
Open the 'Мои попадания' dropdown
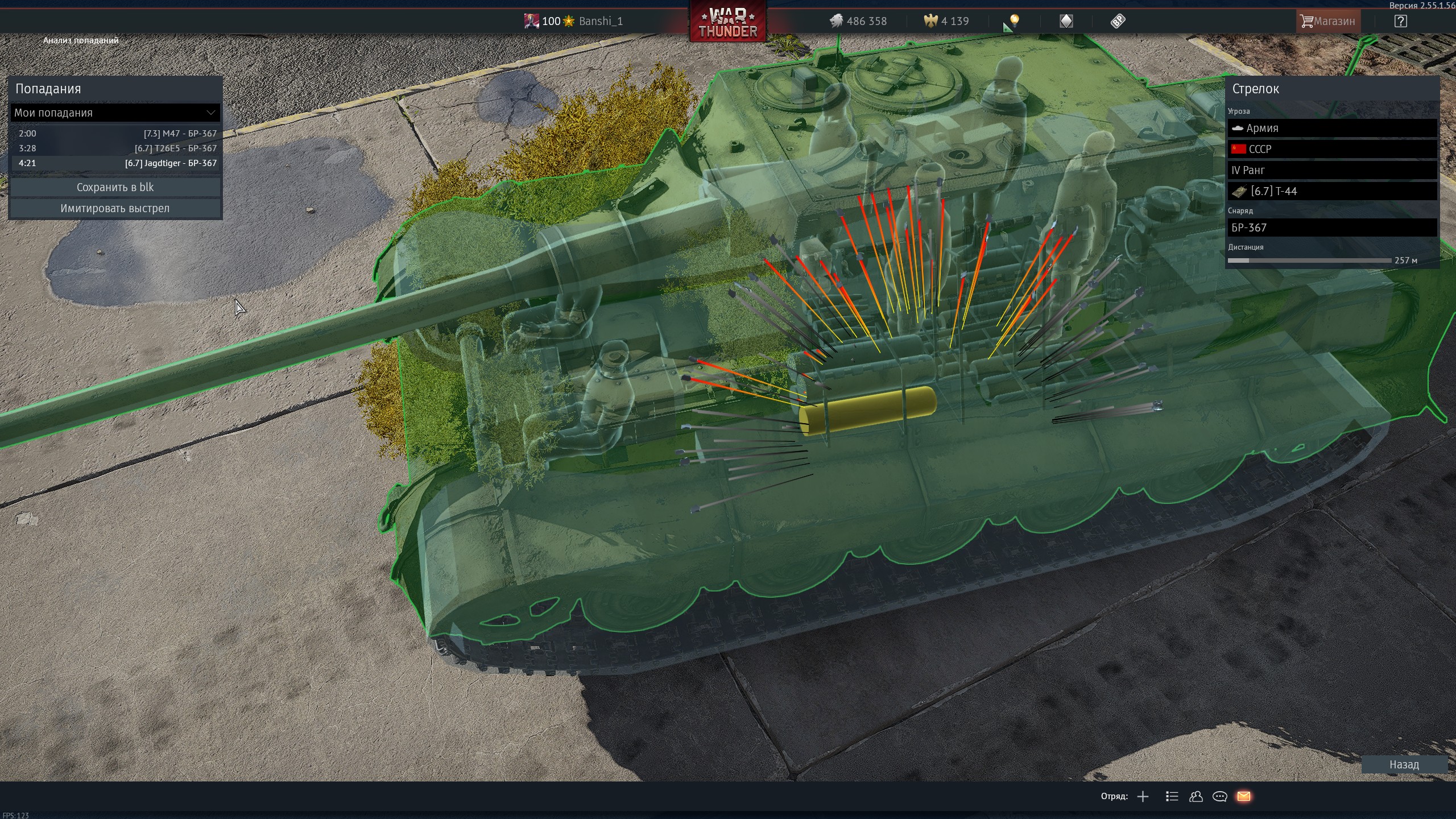[115, 113]
